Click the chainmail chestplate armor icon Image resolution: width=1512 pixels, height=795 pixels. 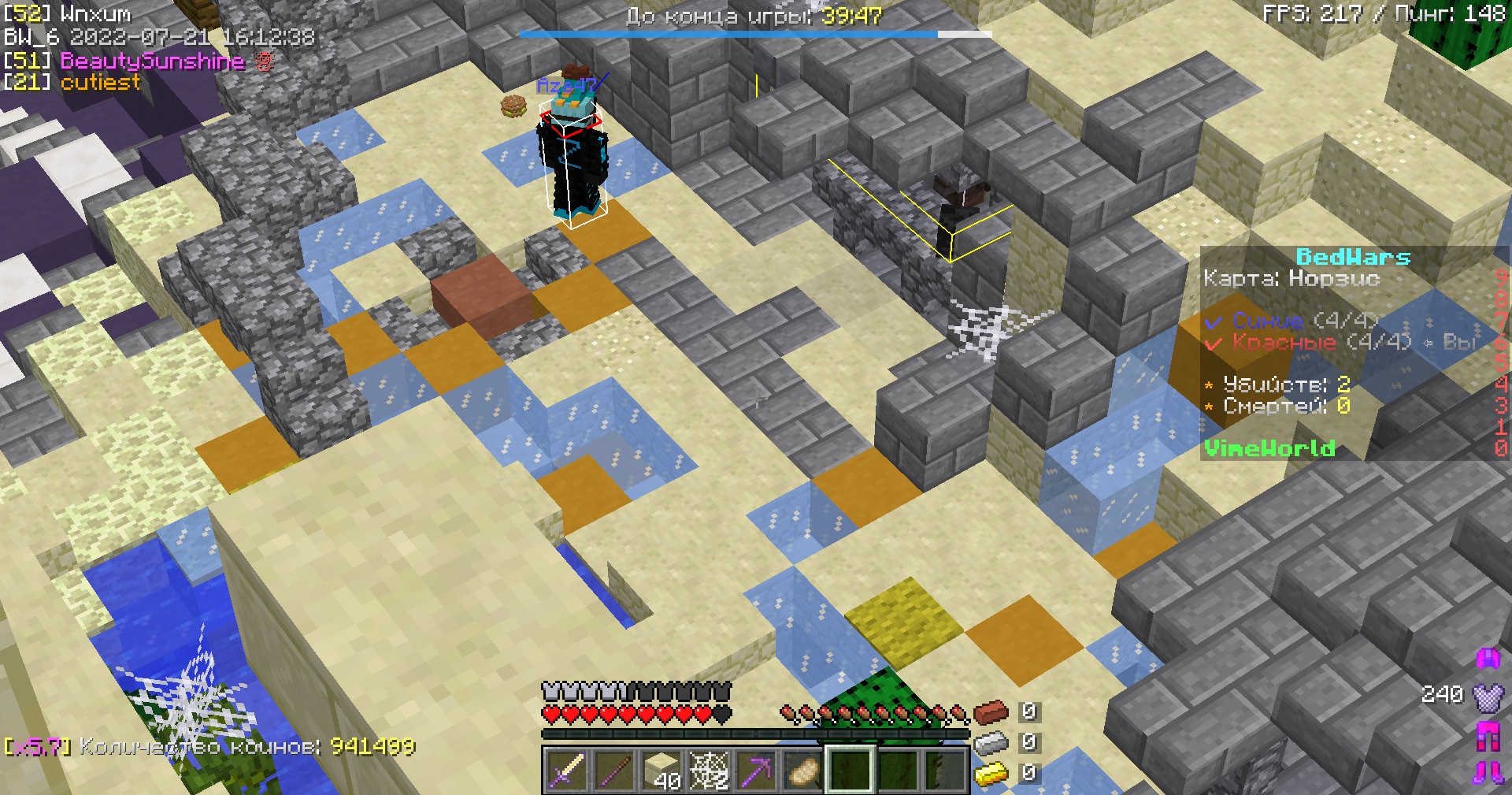(1488, 696)
